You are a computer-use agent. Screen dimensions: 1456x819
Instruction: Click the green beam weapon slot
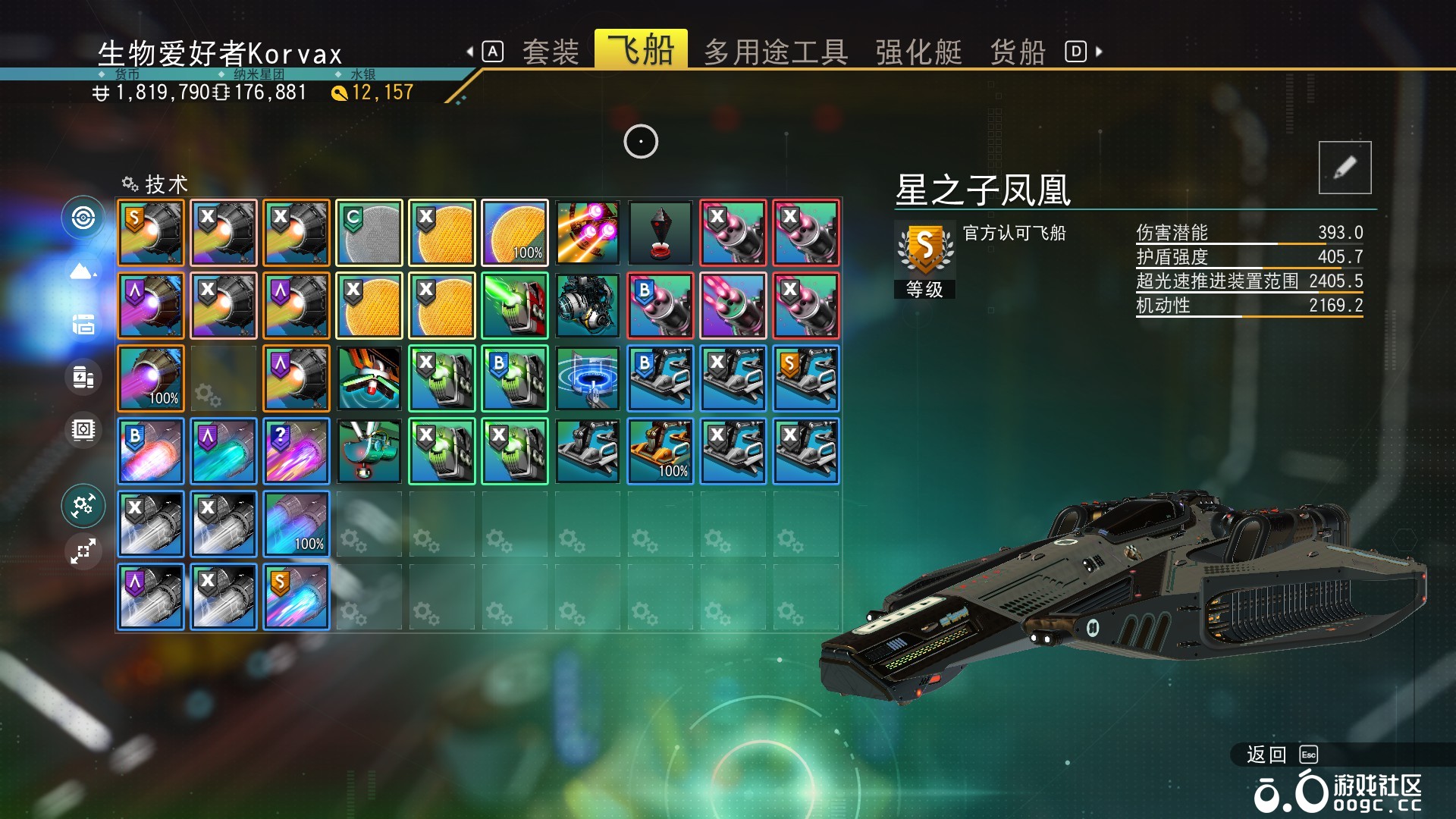(515, 306)
